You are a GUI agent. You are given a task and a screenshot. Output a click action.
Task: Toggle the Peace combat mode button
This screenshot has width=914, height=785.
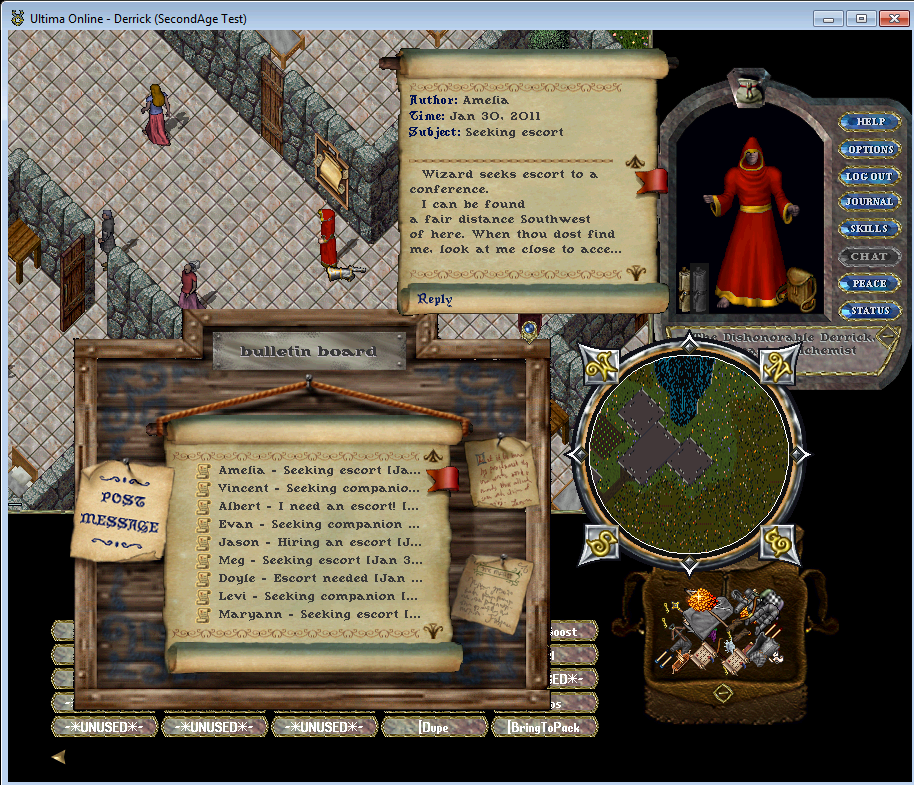(x=870, y=283)
